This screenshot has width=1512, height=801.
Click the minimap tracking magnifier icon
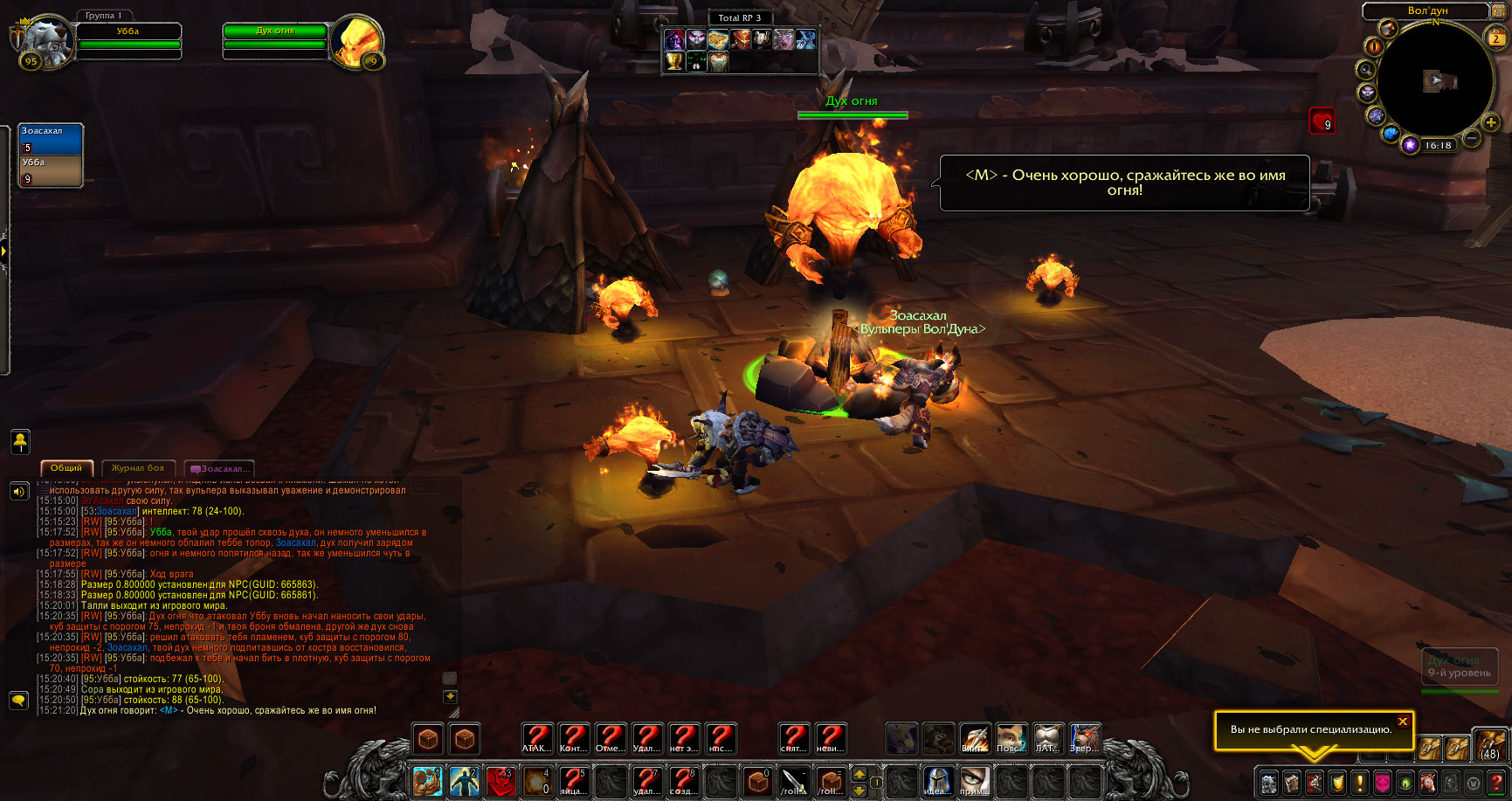(1365, 69)
